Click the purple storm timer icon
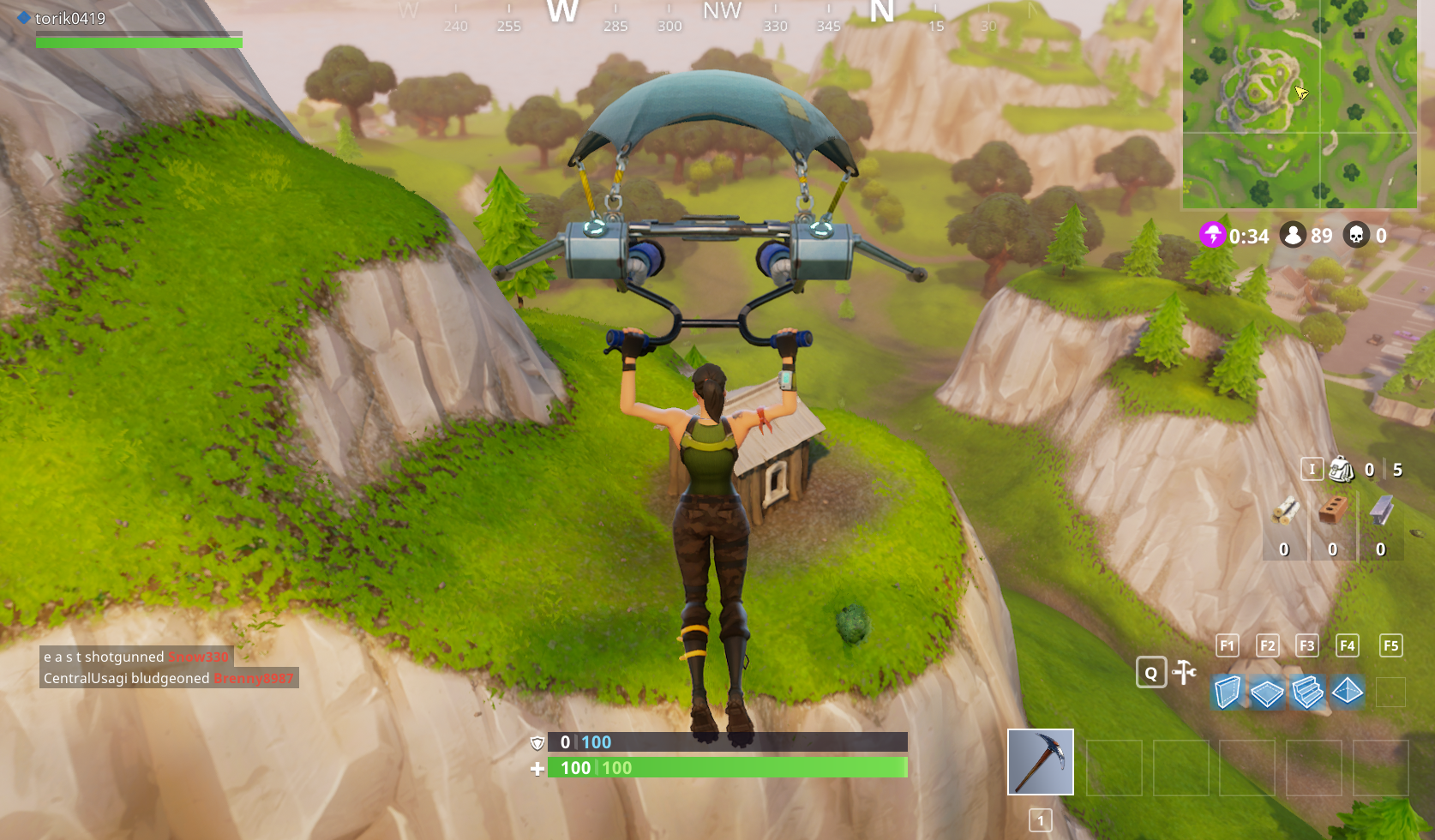The image size is (1435, 840). (x=1211, y=236)
